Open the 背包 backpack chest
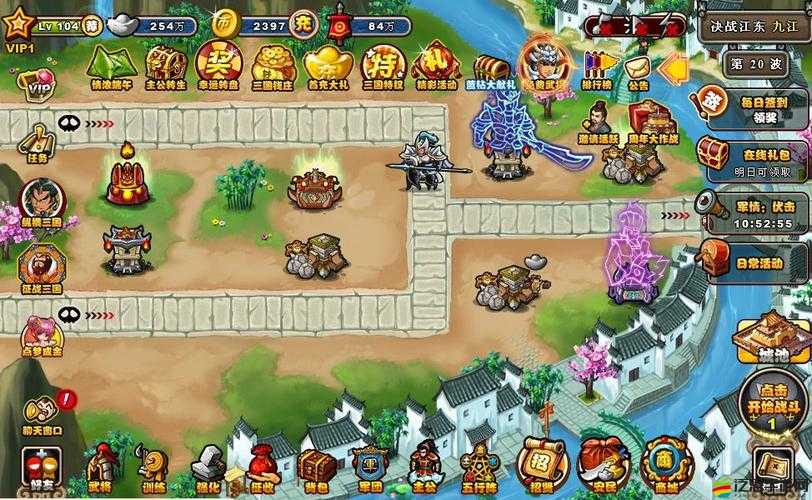812x500 pixels. pyautogui.click(x=316, y=466)
